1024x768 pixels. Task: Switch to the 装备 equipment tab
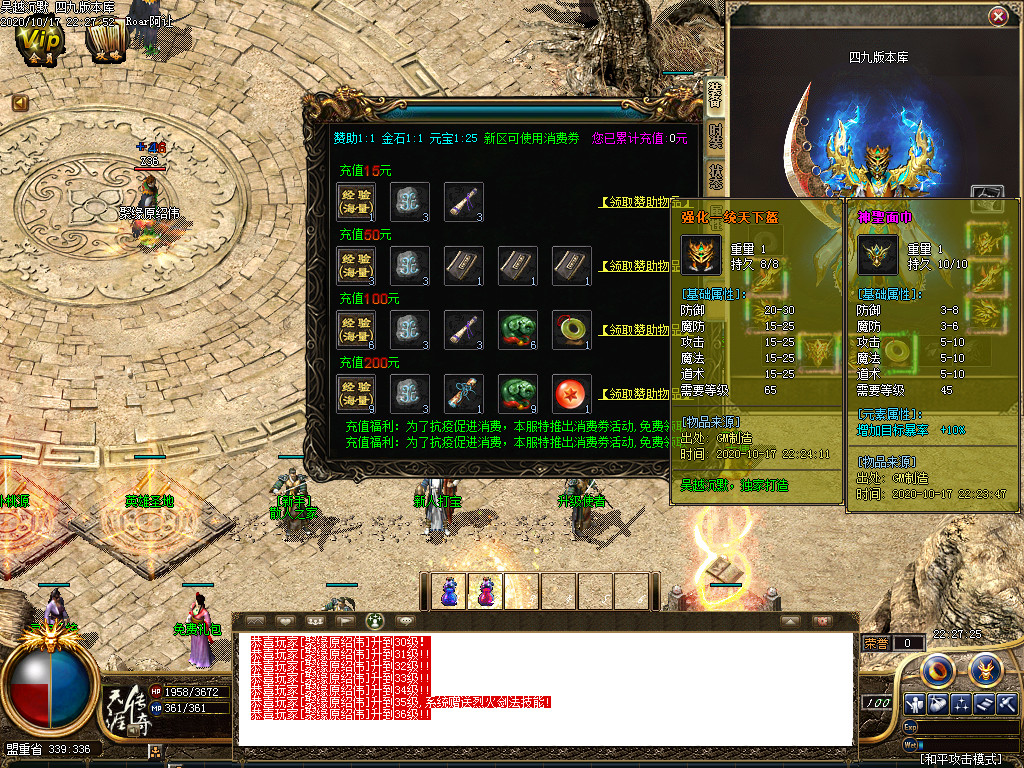[715, 95]
